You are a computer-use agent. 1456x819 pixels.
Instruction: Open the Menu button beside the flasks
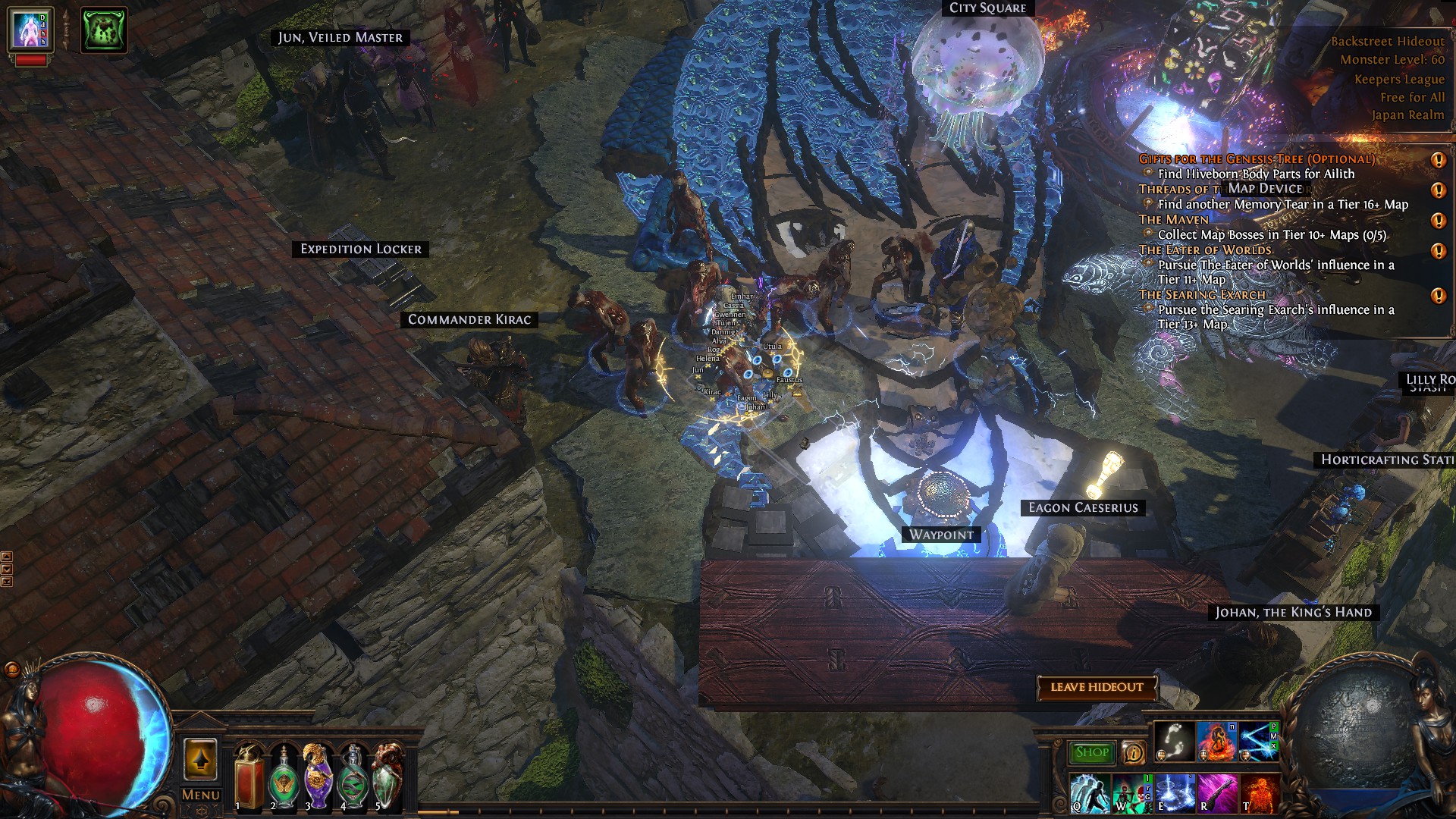tap(201, 795)
